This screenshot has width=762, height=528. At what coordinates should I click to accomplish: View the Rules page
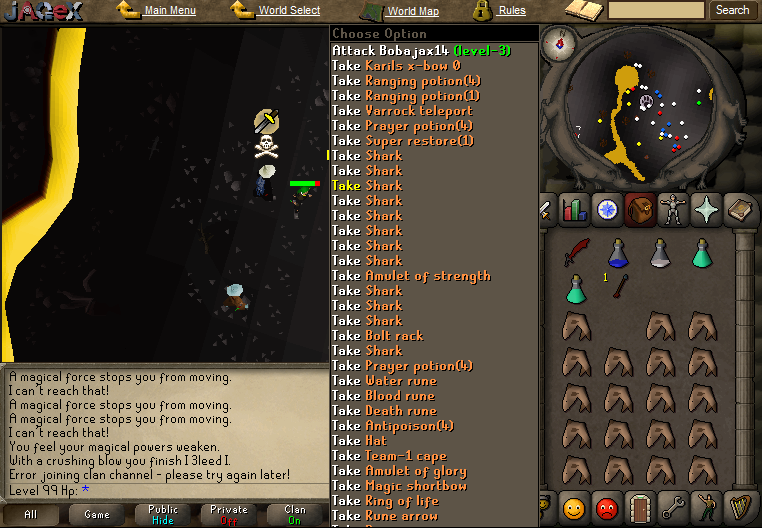click(x=512, y=11)
